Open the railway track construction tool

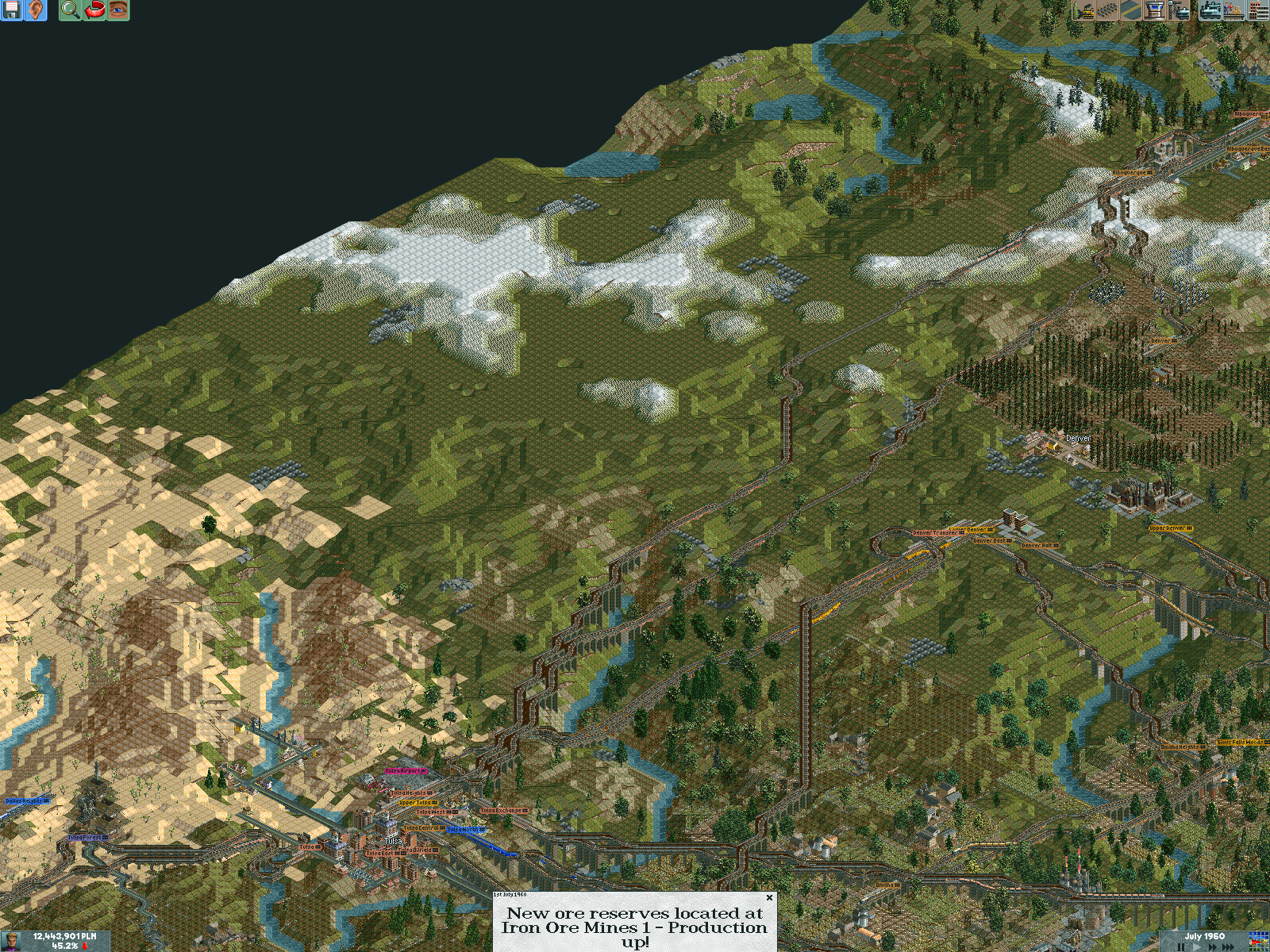(1106, 10)
